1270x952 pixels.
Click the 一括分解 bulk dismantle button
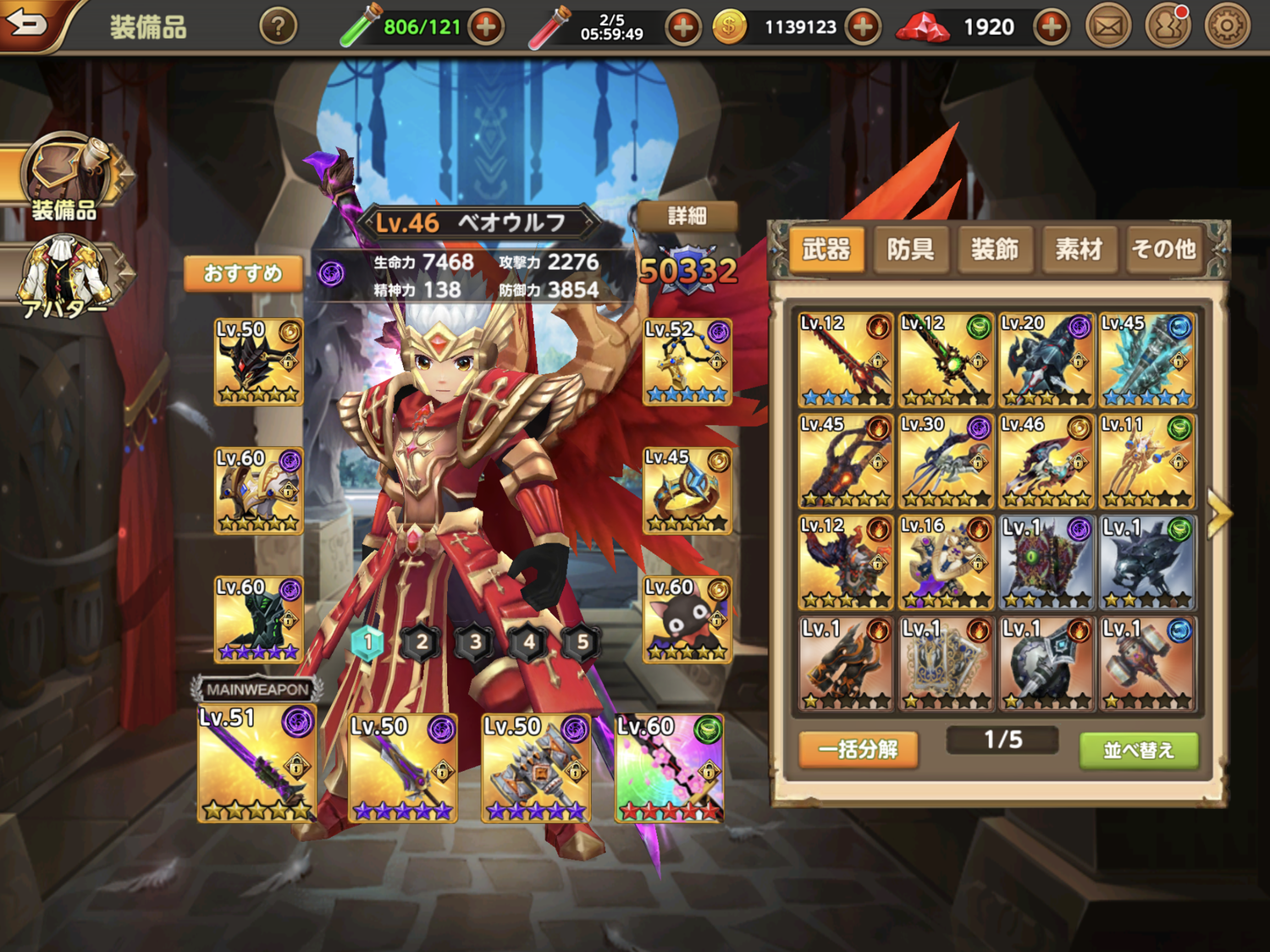(858, 749)
